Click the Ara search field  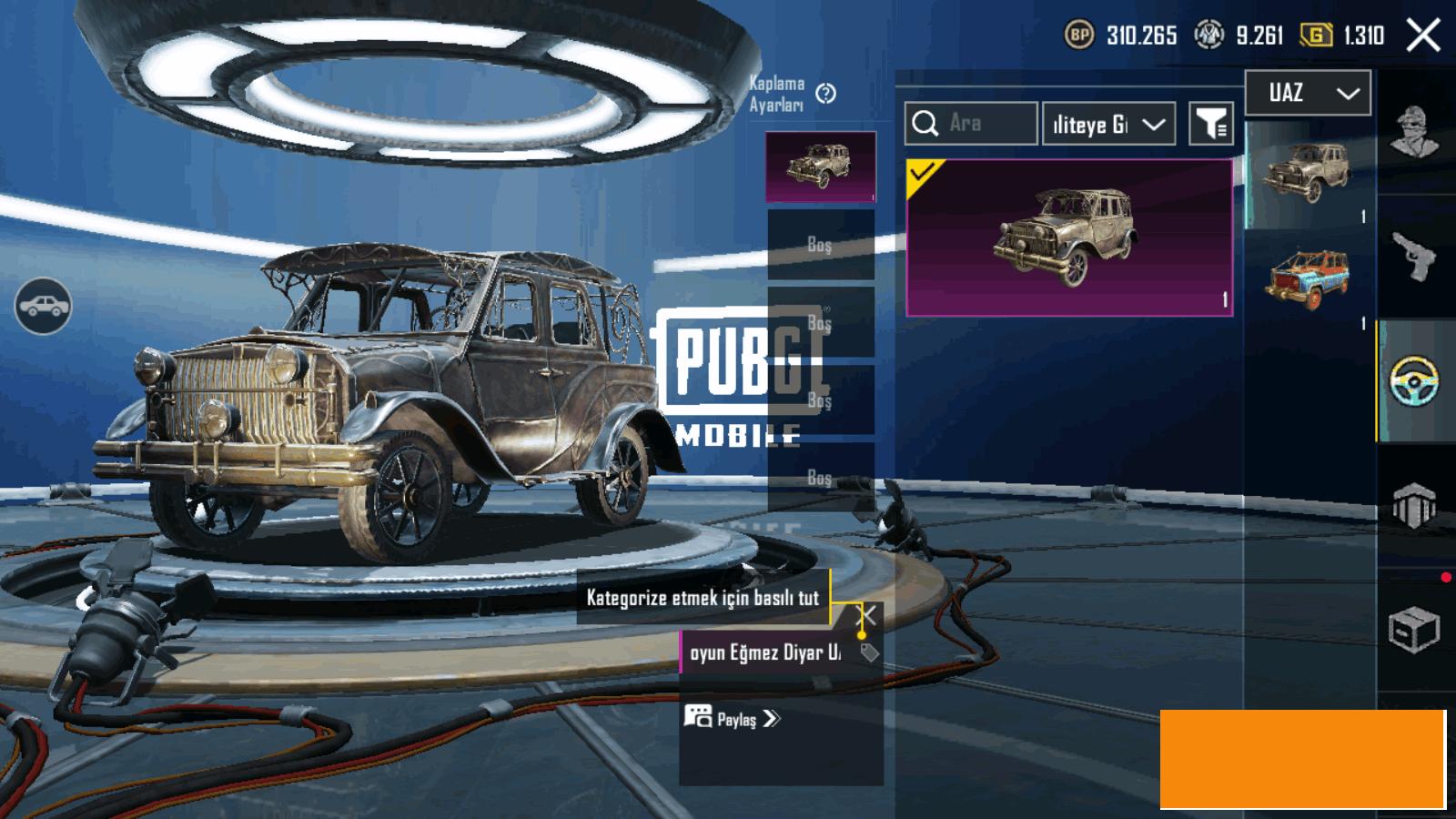point(971,124)
